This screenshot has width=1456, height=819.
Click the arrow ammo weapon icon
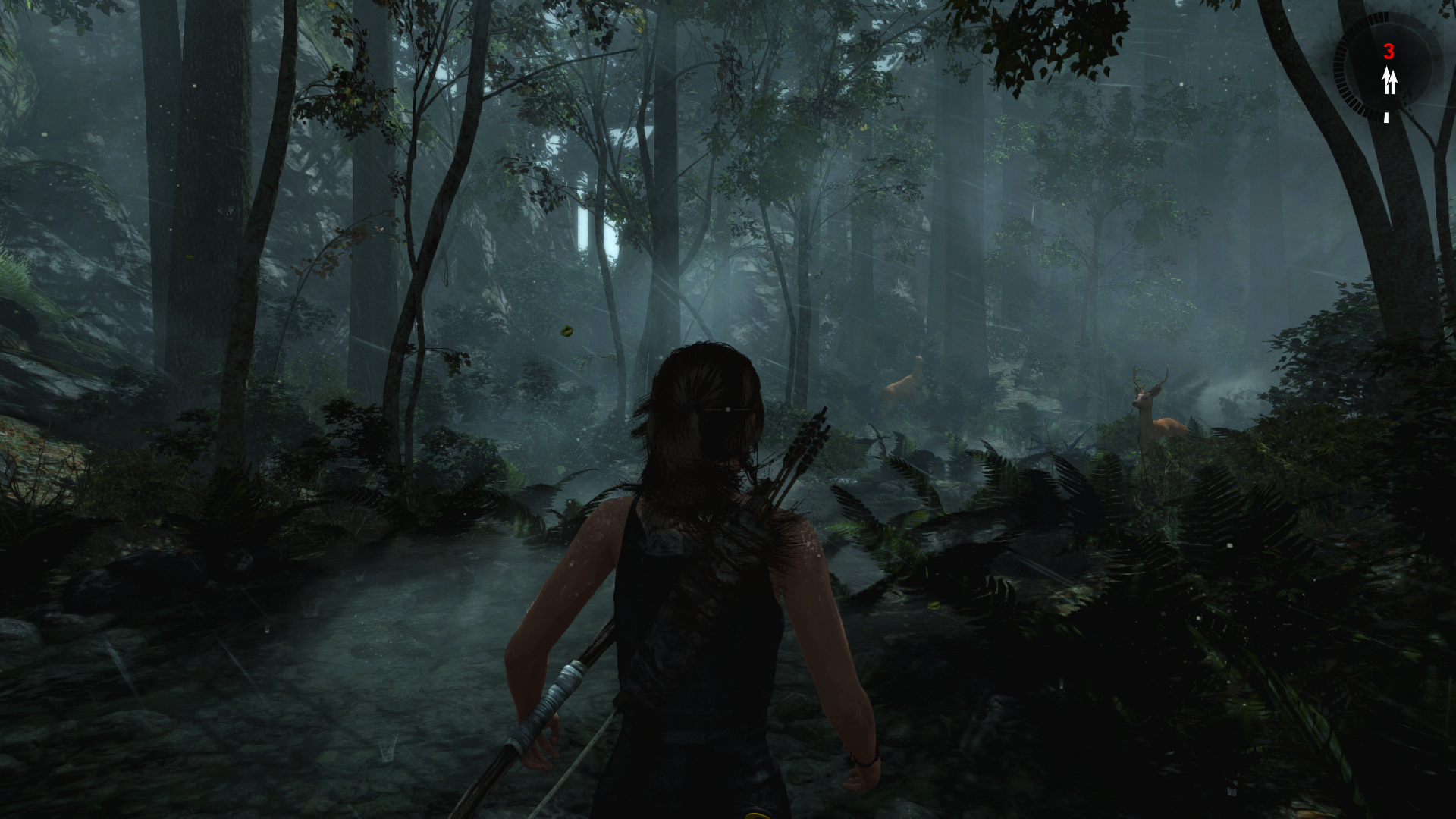(1389, 80)
